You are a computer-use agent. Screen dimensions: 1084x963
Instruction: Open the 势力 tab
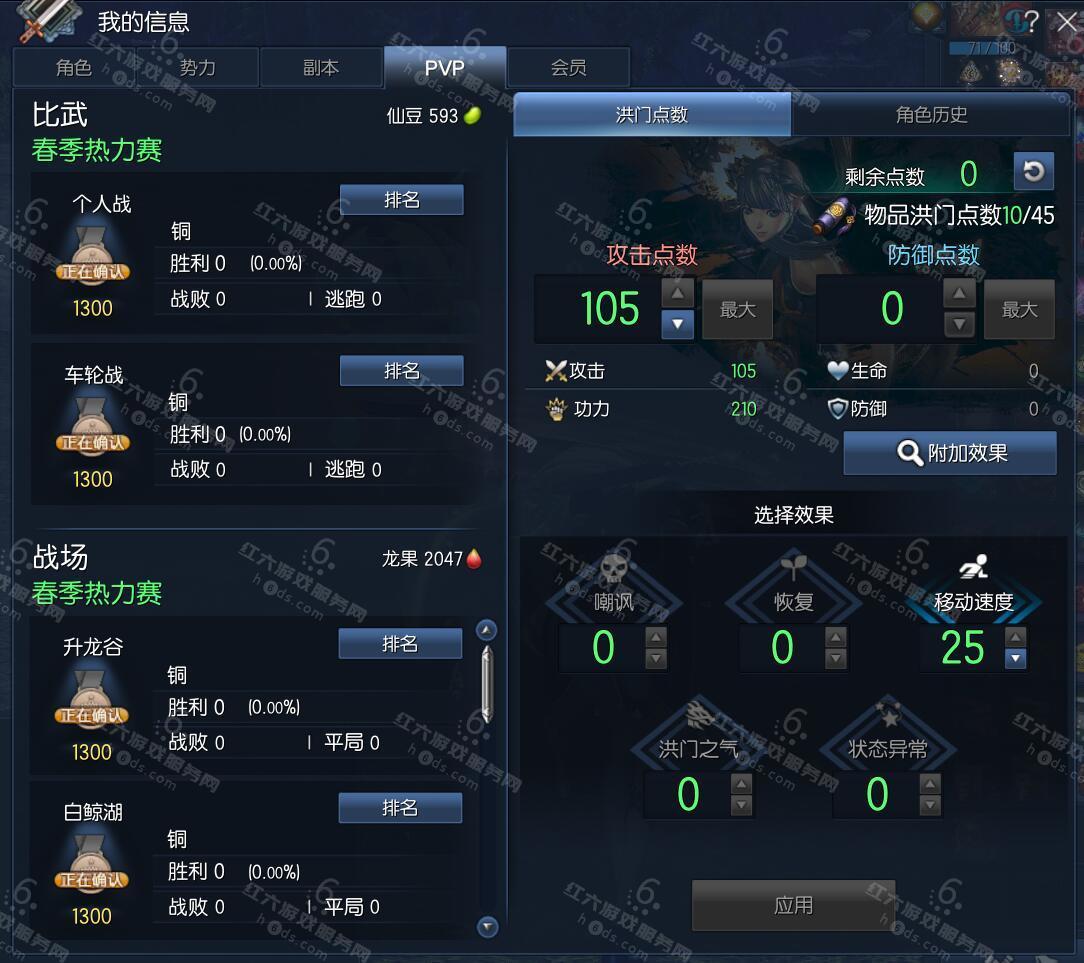coord(197,68)
